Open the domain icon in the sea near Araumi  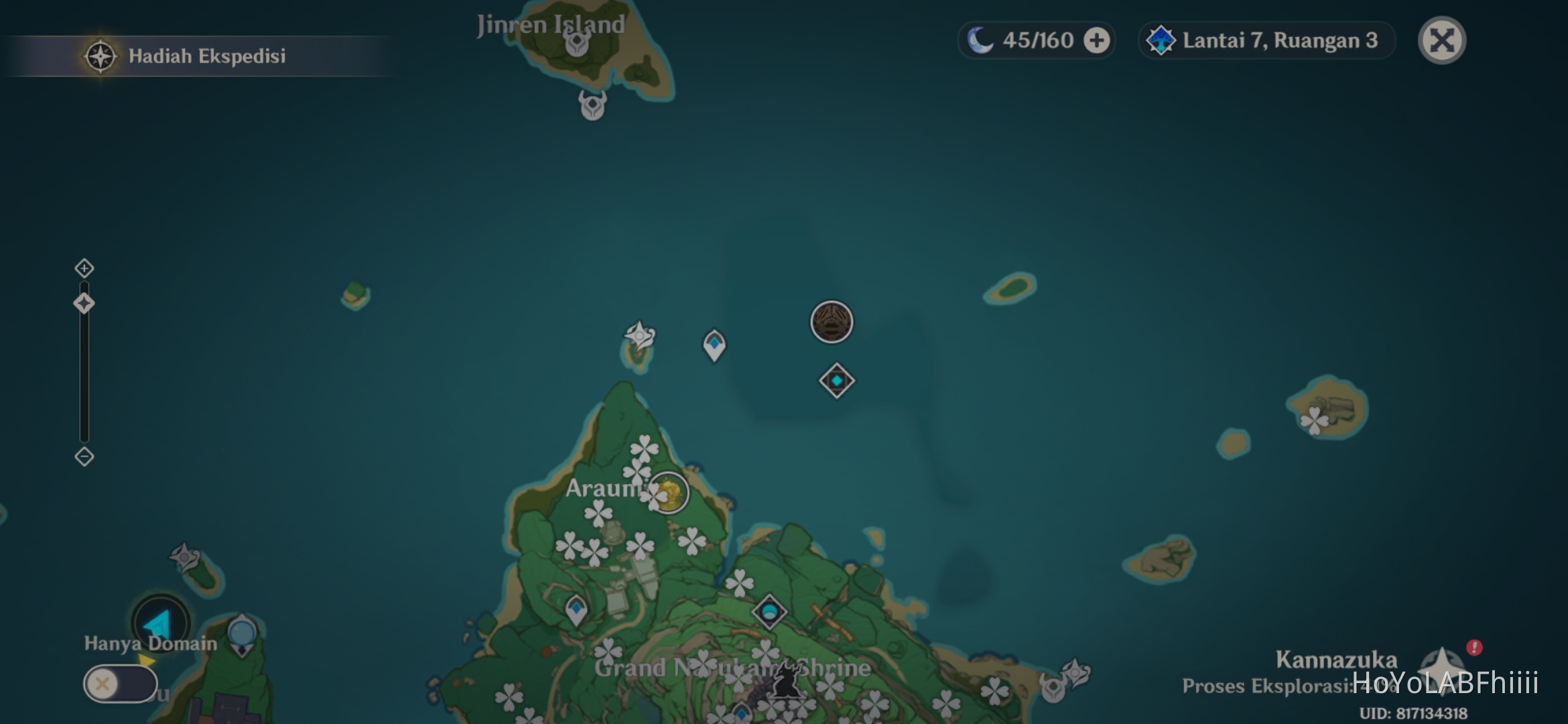[x=836, y=380]
